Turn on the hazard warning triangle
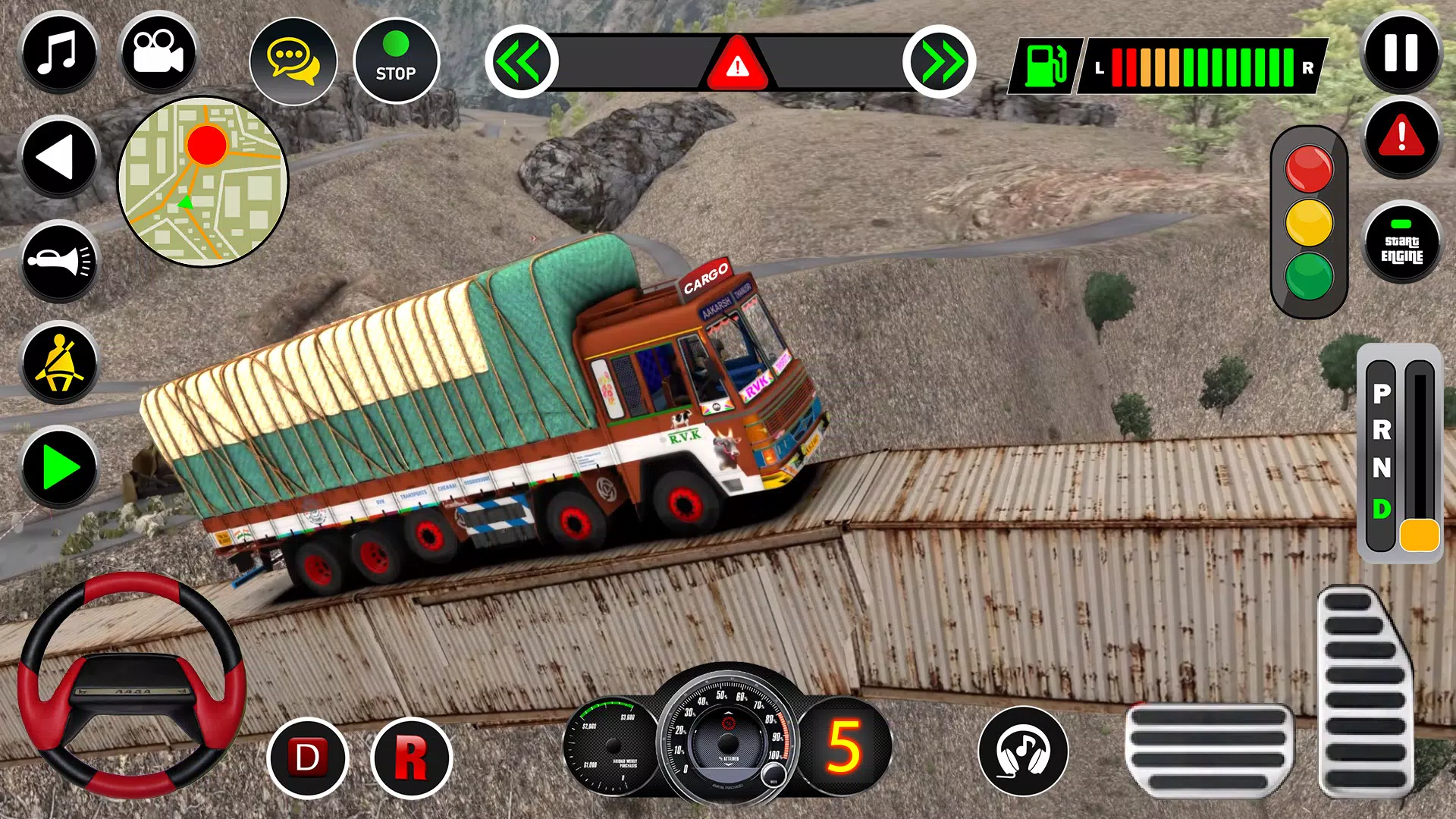This screenshot has height=819, width=1456. pos(737,64)
